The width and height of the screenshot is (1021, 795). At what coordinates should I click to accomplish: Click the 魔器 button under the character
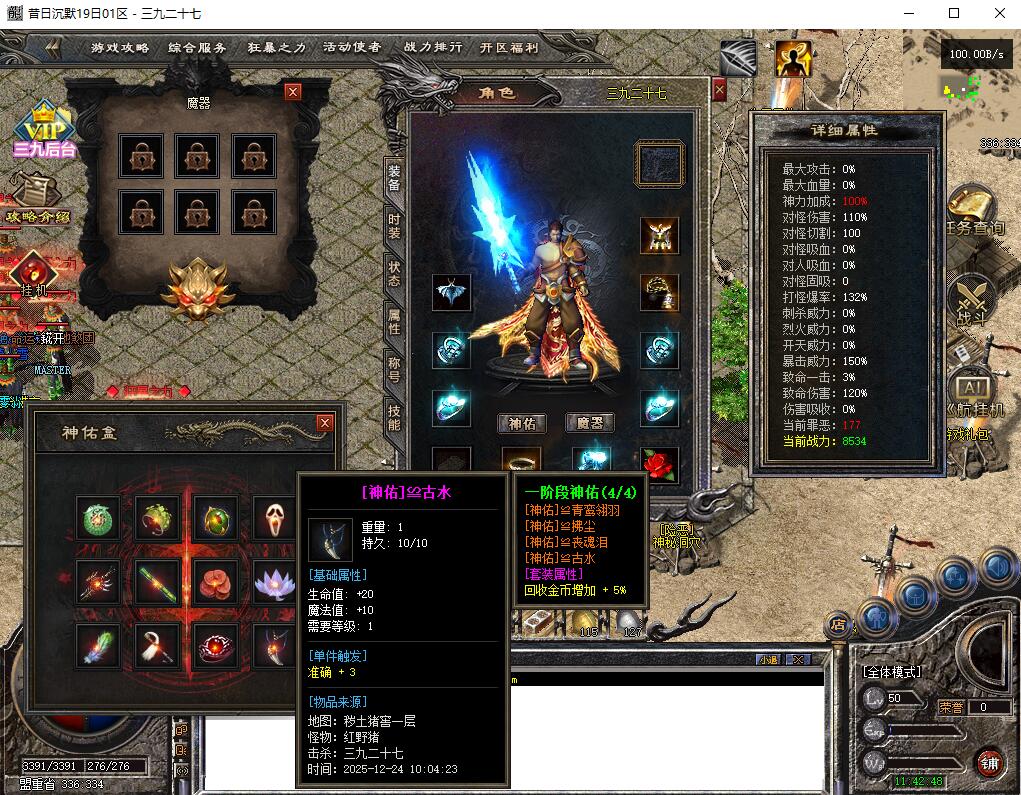pyautogui.click(x=589, y=423)
